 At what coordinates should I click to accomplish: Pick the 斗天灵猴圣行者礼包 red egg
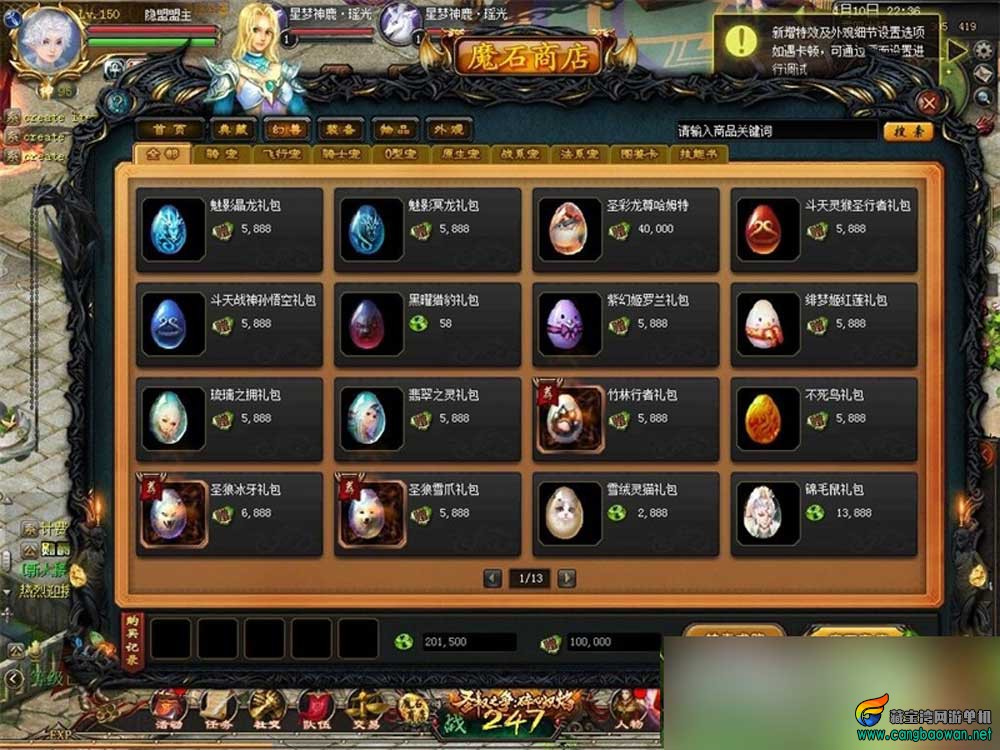tap(824, 229)
